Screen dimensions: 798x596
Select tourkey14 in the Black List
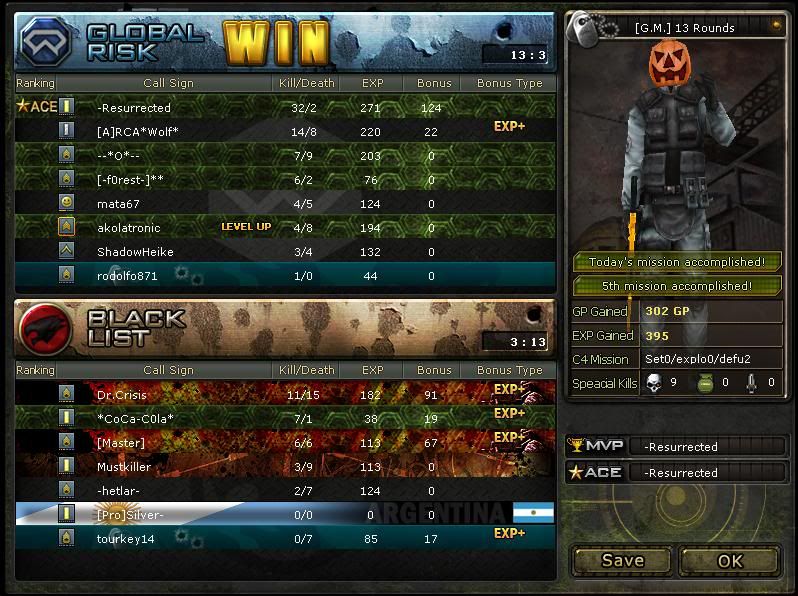tap(285, 538)
